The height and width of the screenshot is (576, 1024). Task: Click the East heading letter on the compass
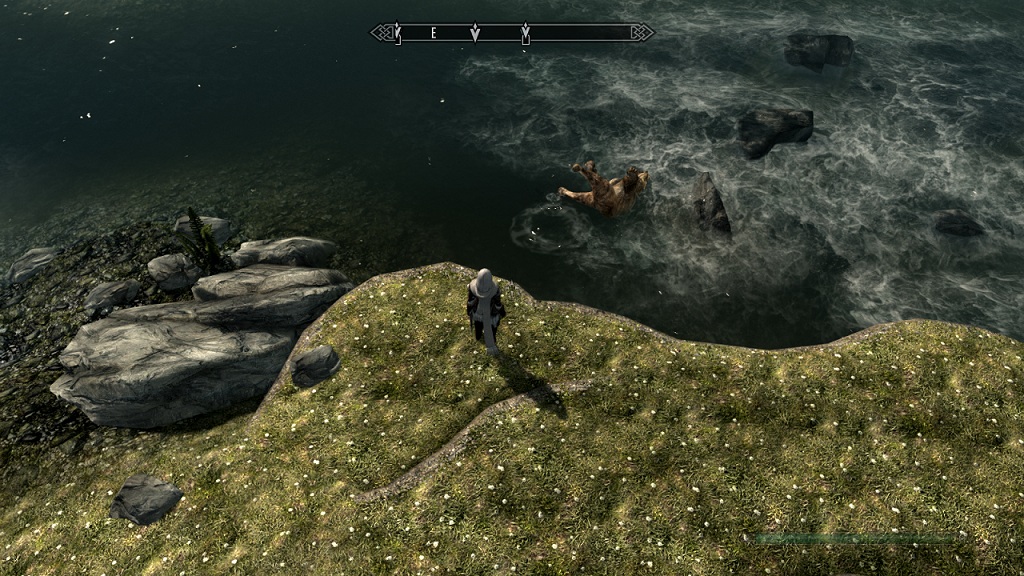[x=433, y=33]
